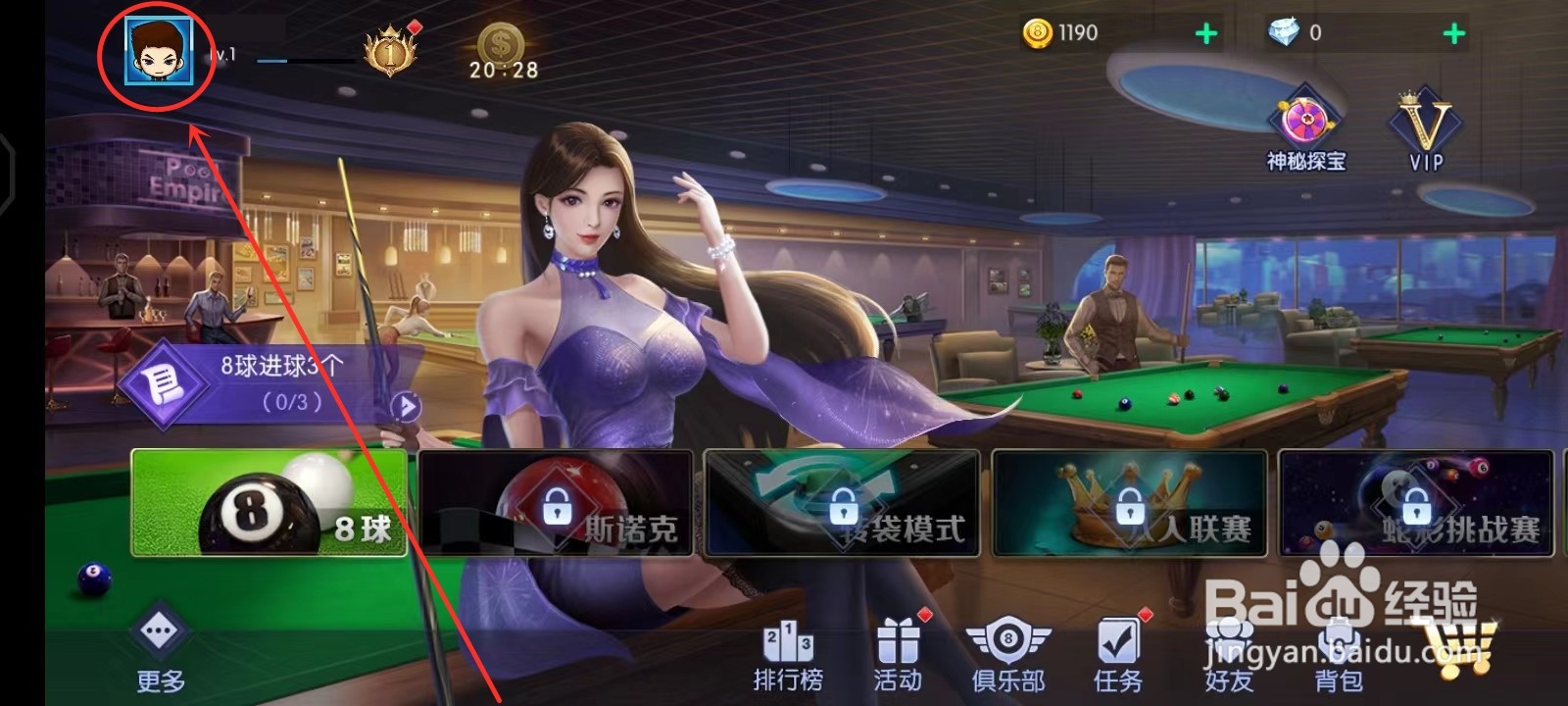Open the VIP diamond badge
Viewport: 1568px width, 706px height.
coord(1426,123)
